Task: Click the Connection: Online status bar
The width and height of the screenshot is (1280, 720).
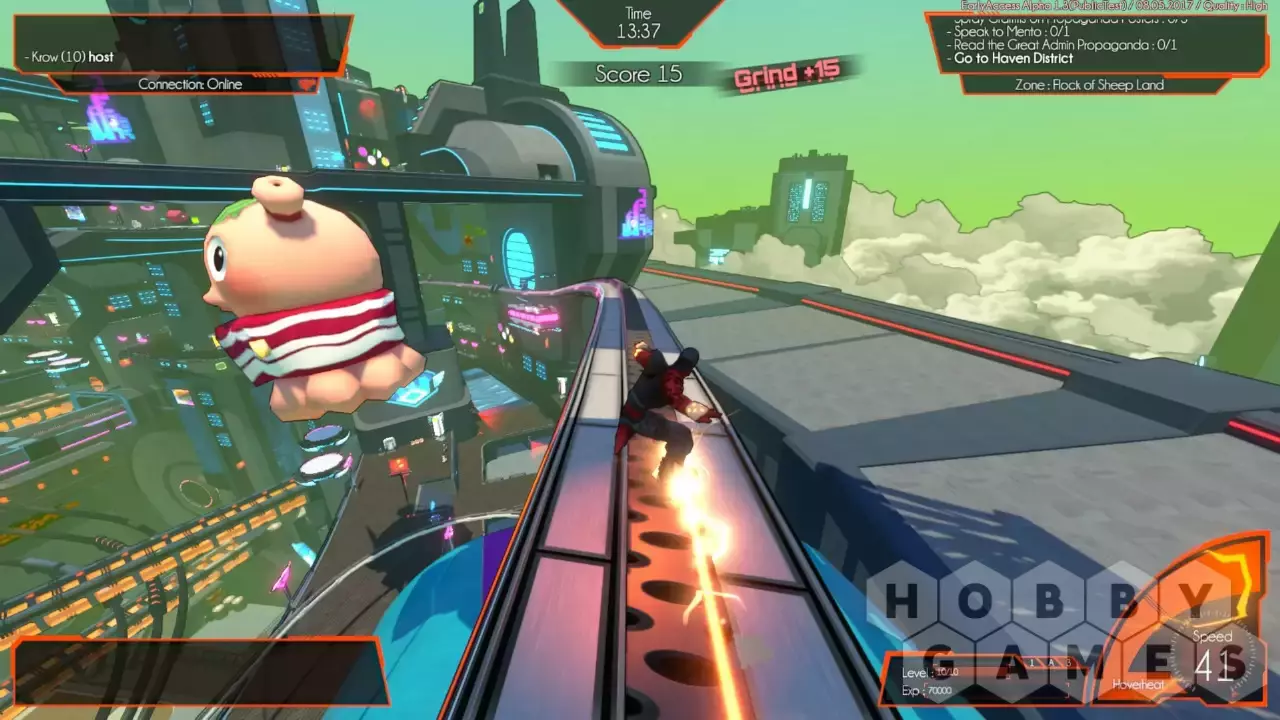Action: click(190, 84)
